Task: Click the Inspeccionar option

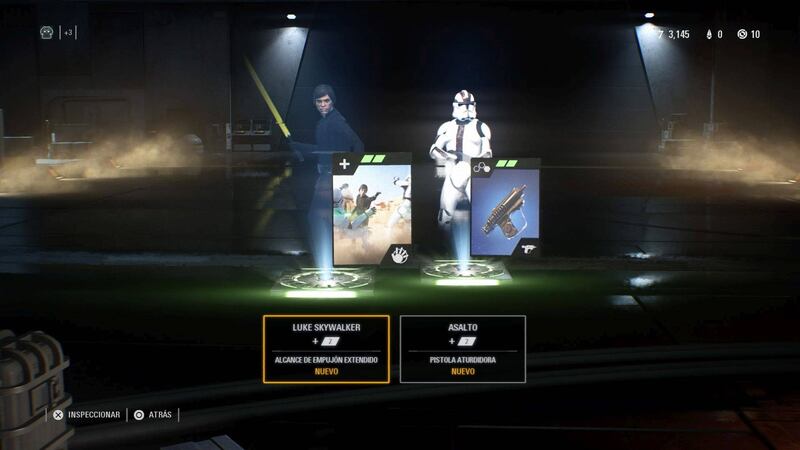Action: click(x=87, y=414)
